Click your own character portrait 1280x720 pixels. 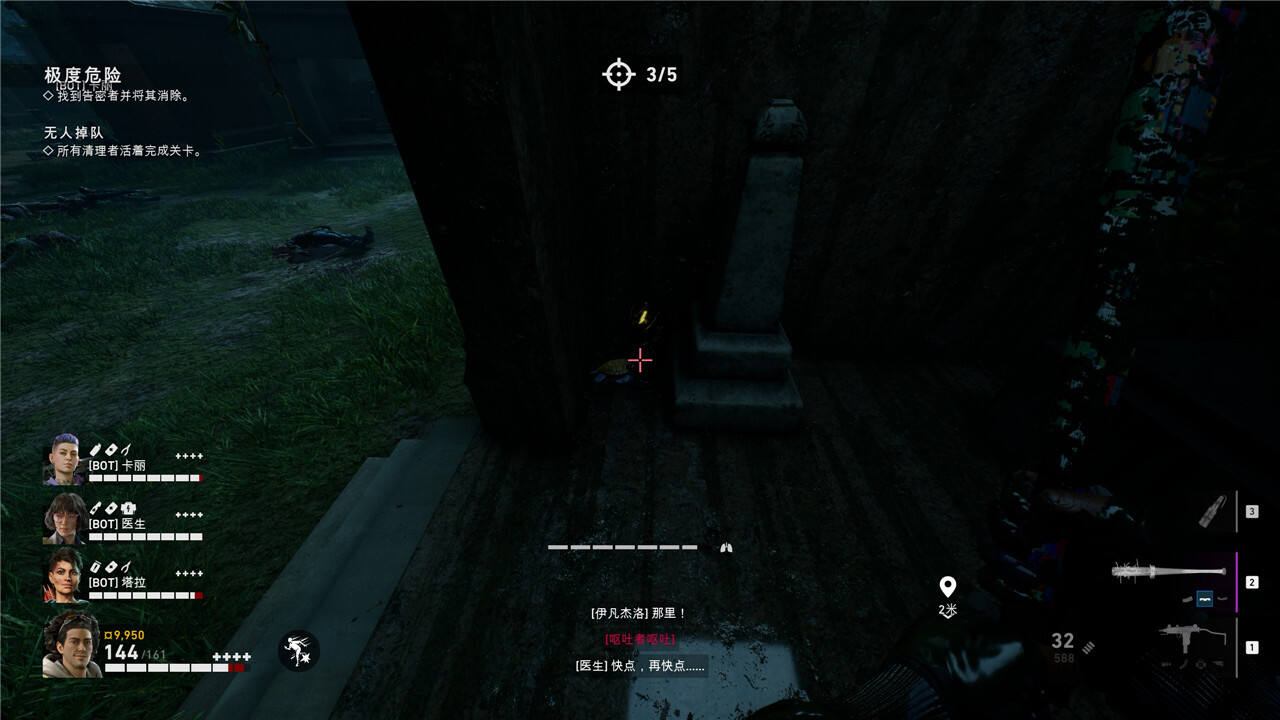[71, 645]
